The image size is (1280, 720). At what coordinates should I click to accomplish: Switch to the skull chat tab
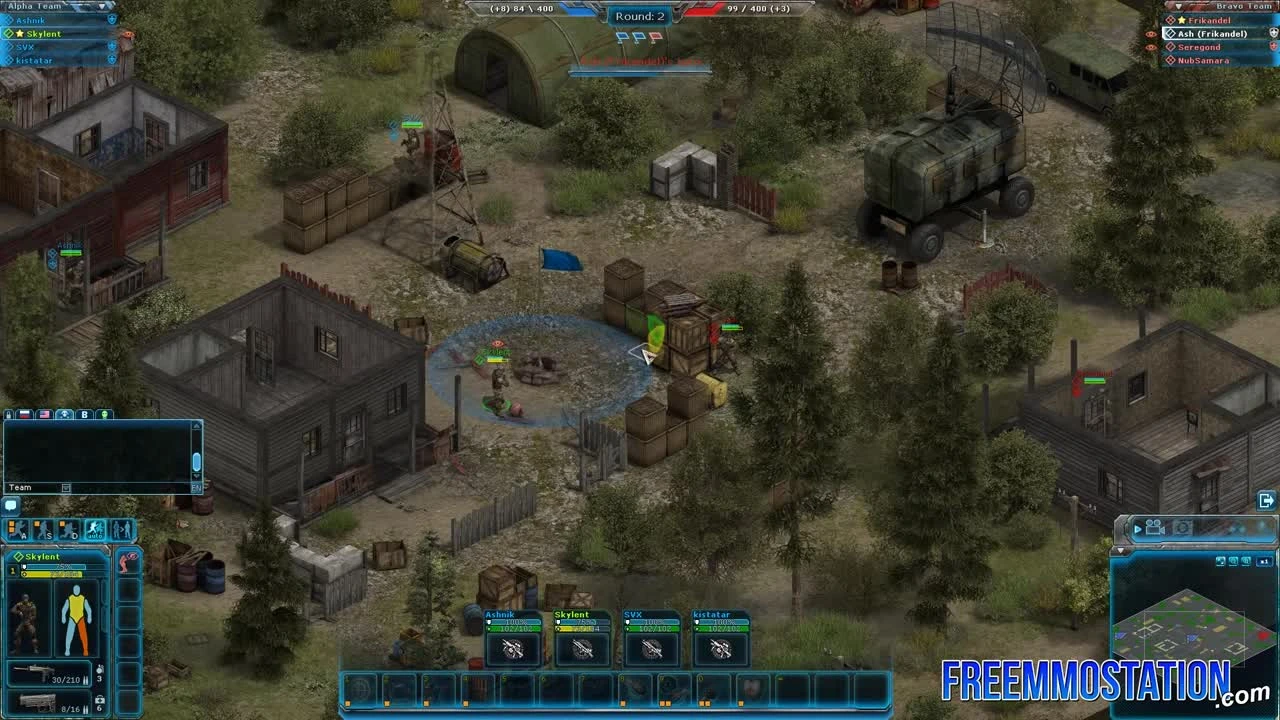point(65,414)
